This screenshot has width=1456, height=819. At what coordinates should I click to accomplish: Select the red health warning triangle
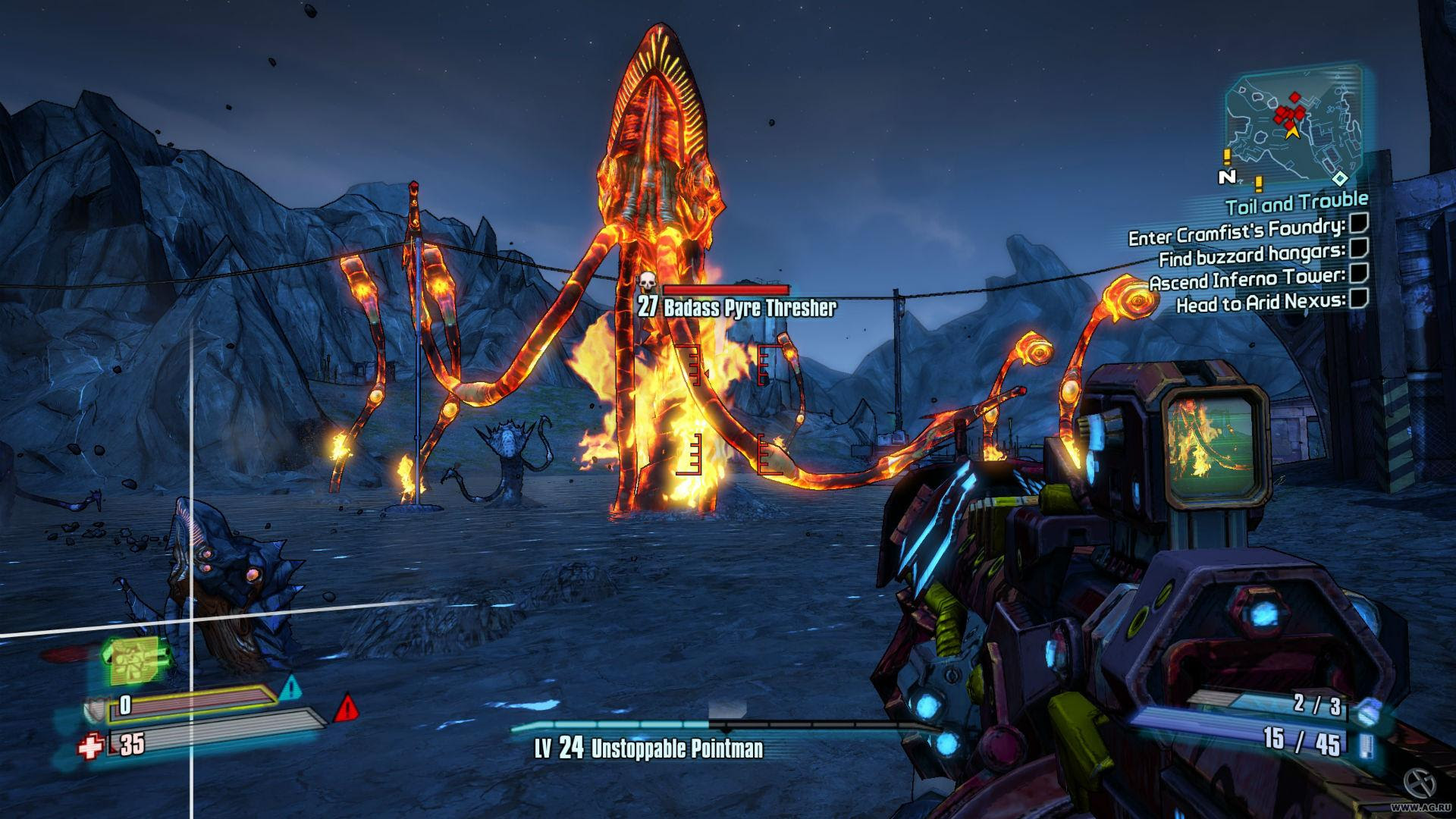346,708
